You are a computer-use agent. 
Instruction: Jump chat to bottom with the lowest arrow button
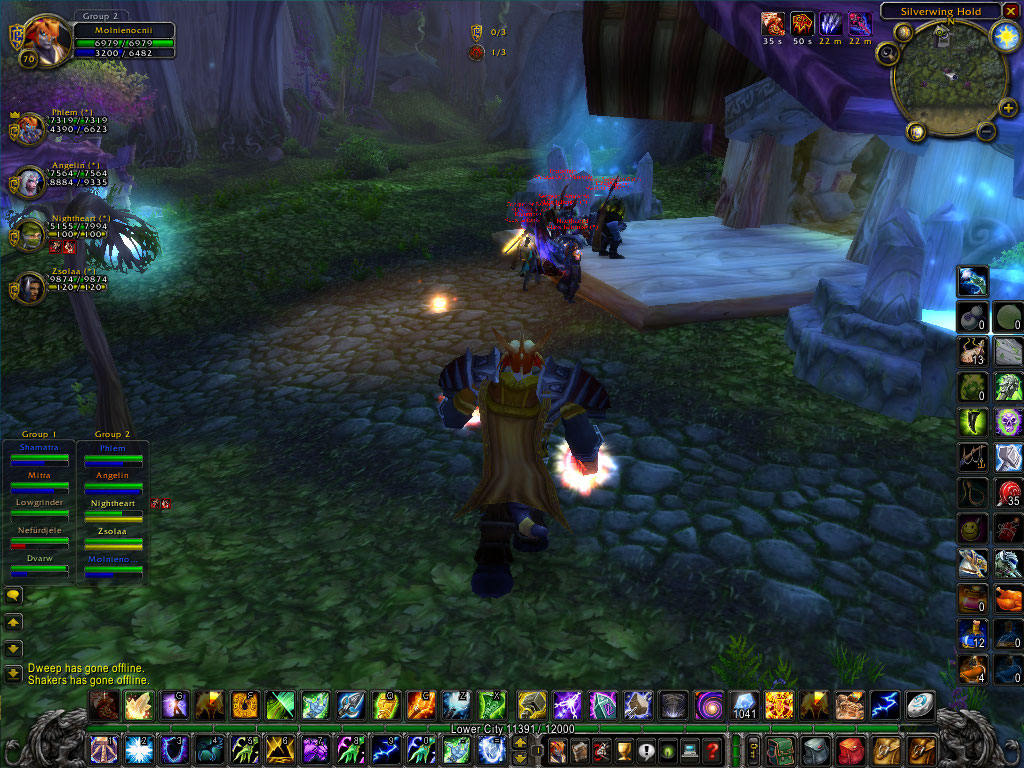click(13, 673)
